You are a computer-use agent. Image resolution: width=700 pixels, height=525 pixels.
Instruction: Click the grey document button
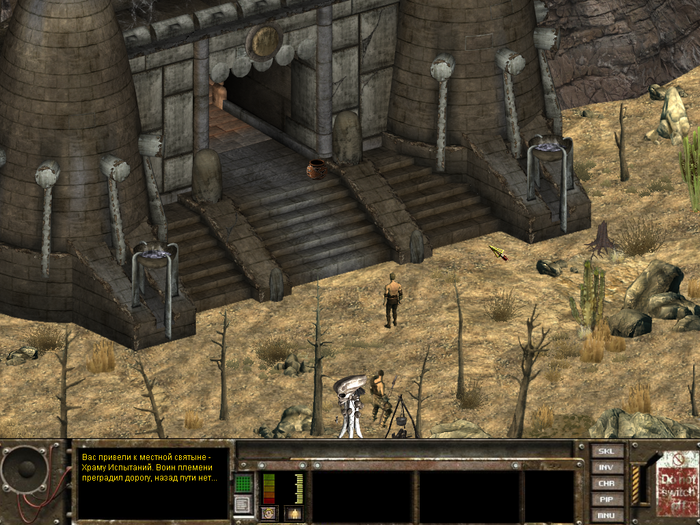[243, 505]
